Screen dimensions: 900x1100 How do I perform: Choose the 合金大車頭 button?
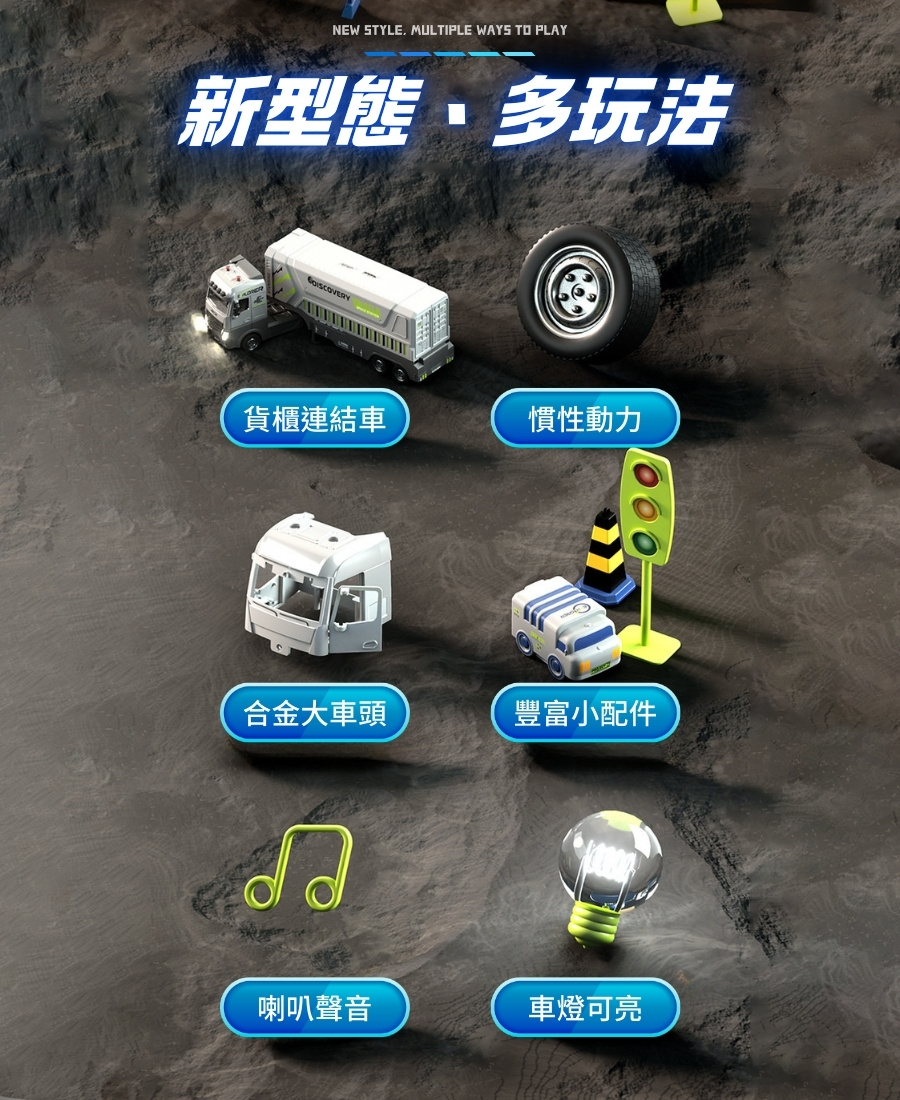coord(315,713)
